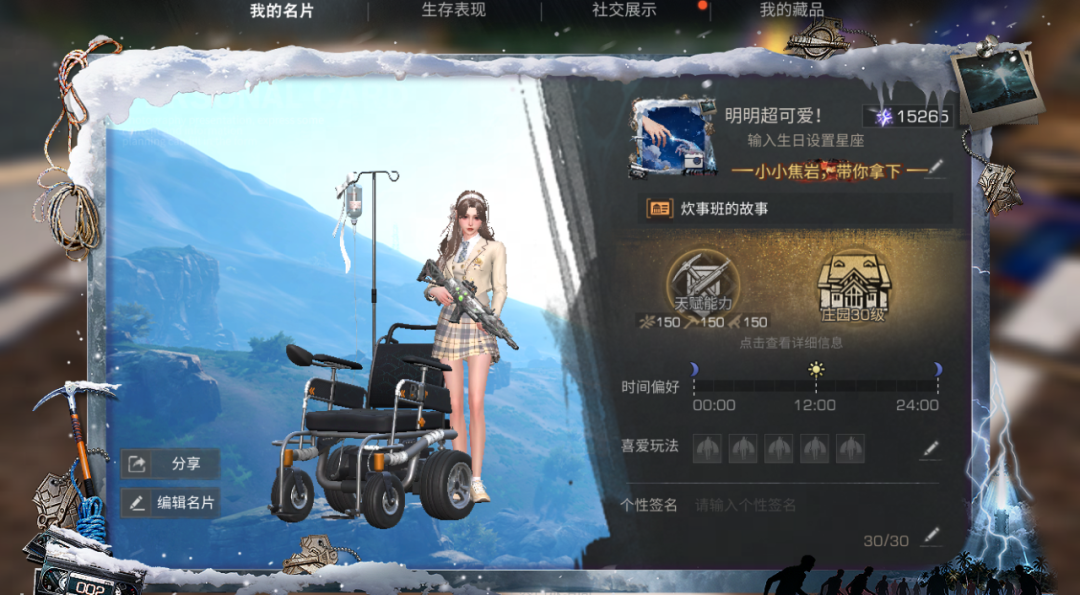1080x595 pixels.
Task: Edit the signature using the bottom pencil icon
Action: pos(931,536)
